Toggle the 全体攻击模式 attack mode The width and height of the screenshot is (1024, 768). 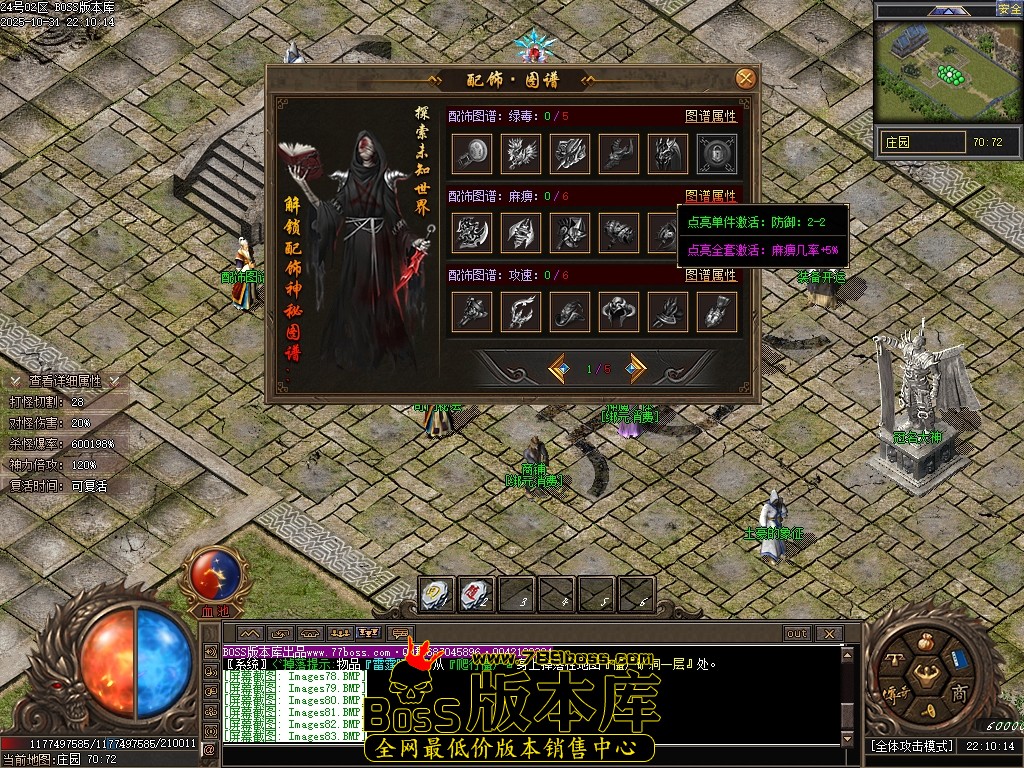click(912, 746)
